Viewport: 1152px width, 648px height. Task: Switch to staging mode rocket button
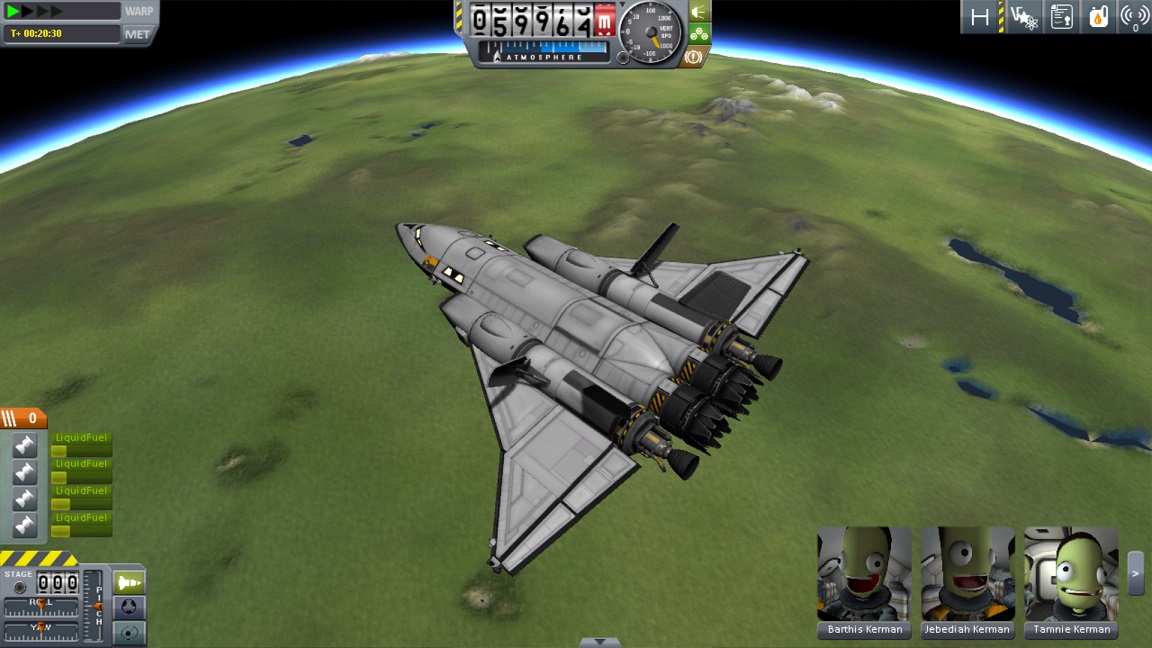click(x=129, y=582)
